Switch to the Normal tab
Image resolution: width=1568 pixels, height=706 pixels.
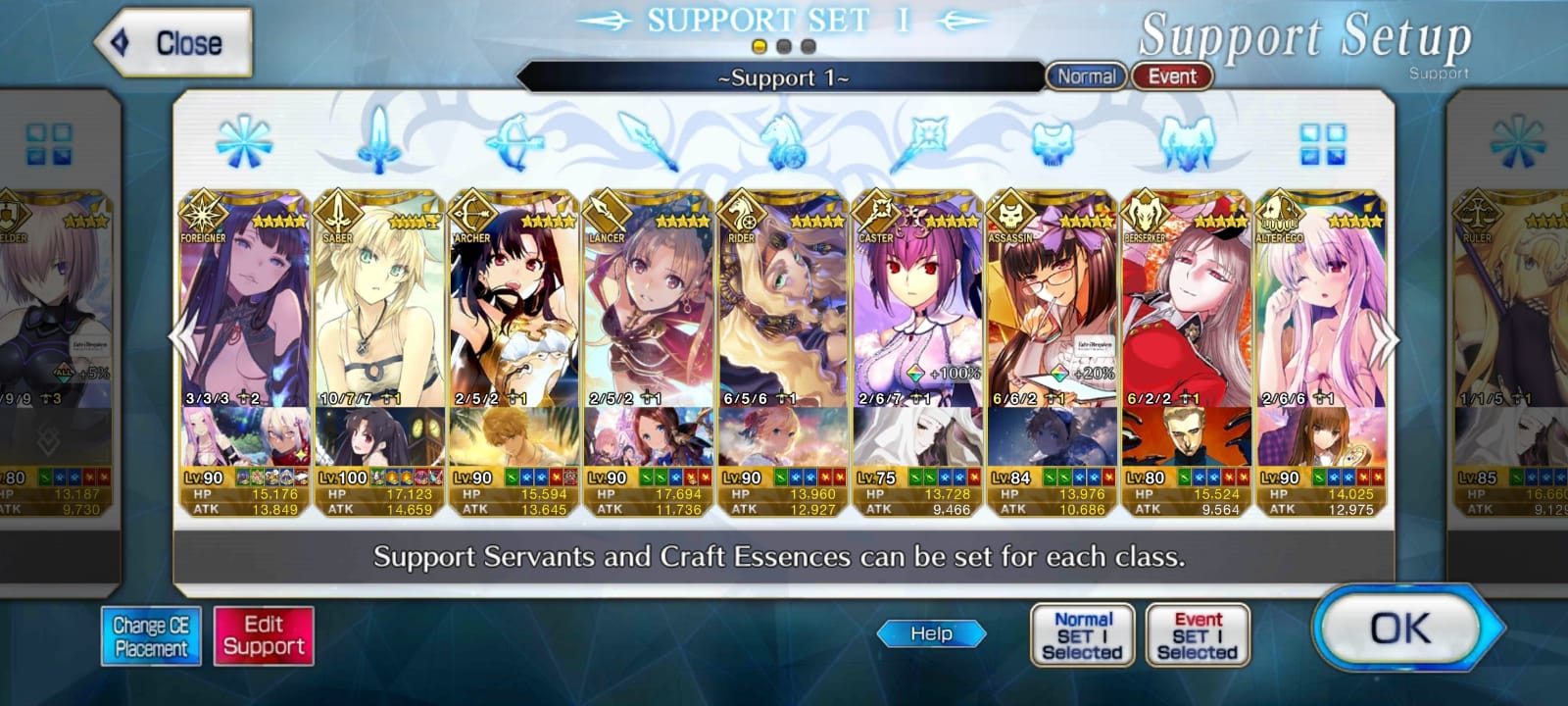(1086, 76)
